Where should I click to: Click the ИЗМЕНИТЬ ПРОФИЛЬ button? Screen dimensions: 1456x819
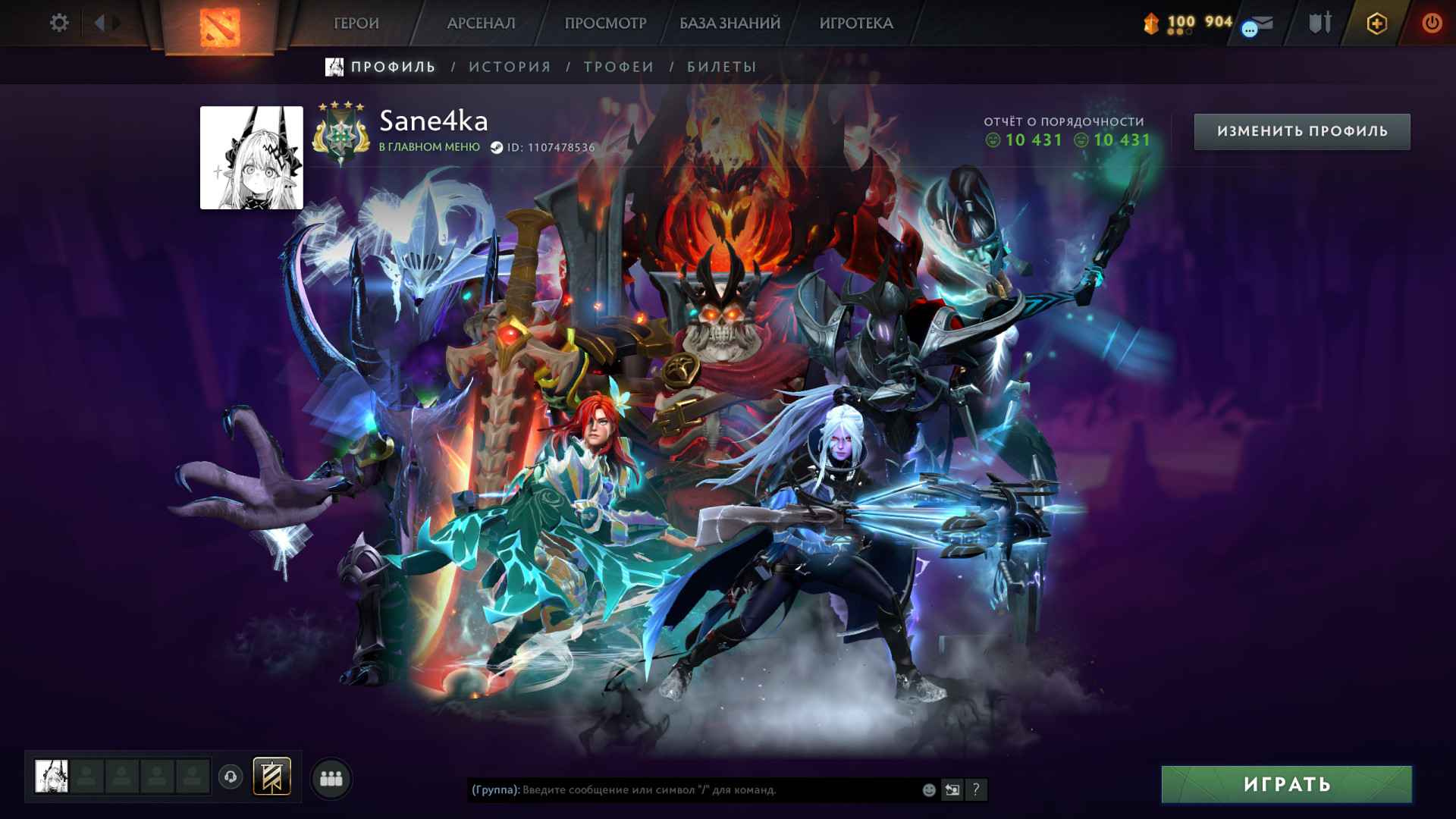click(1301, 130)
